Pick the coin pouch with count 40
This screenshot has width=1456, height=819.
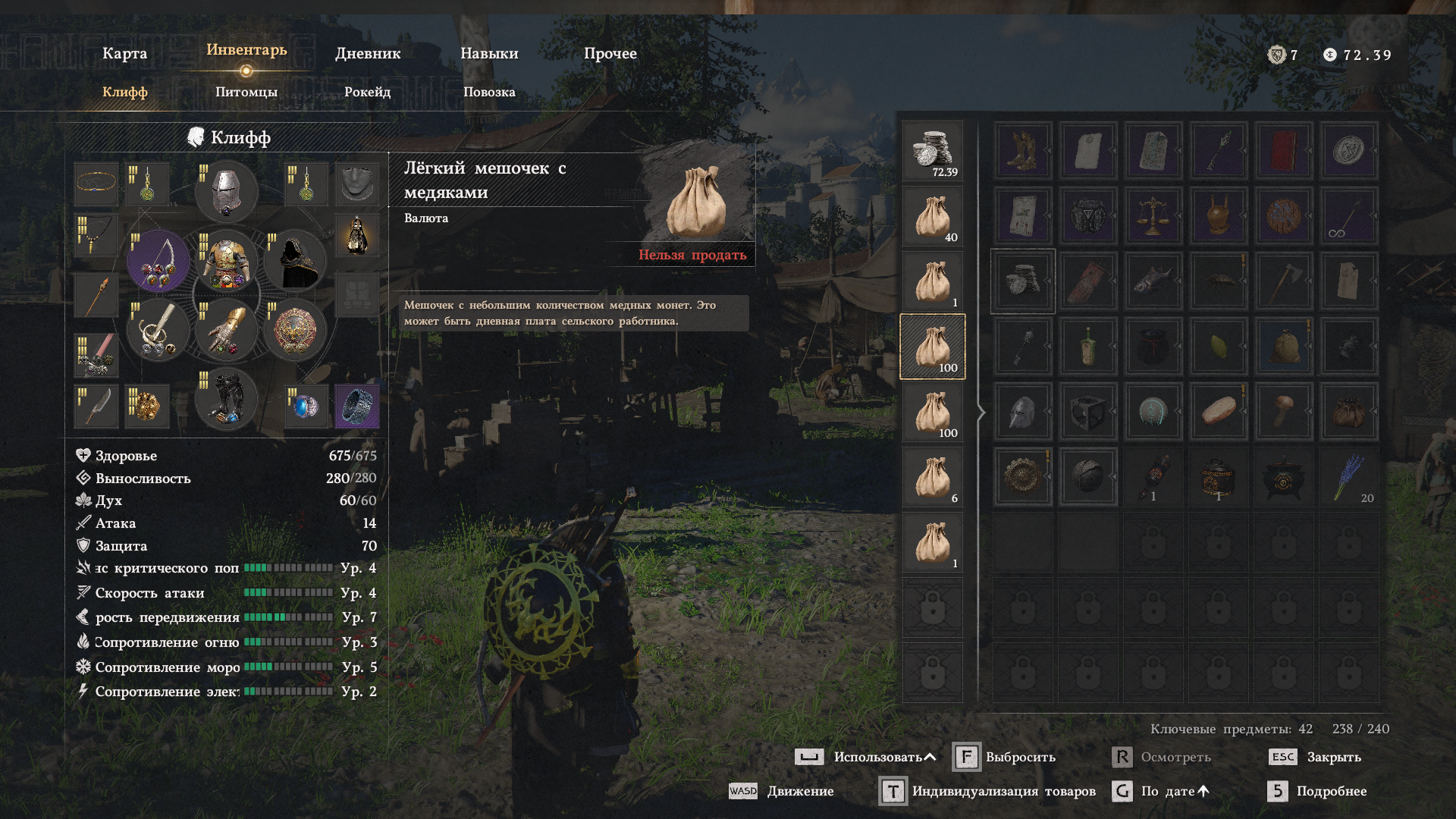point(933,216)
